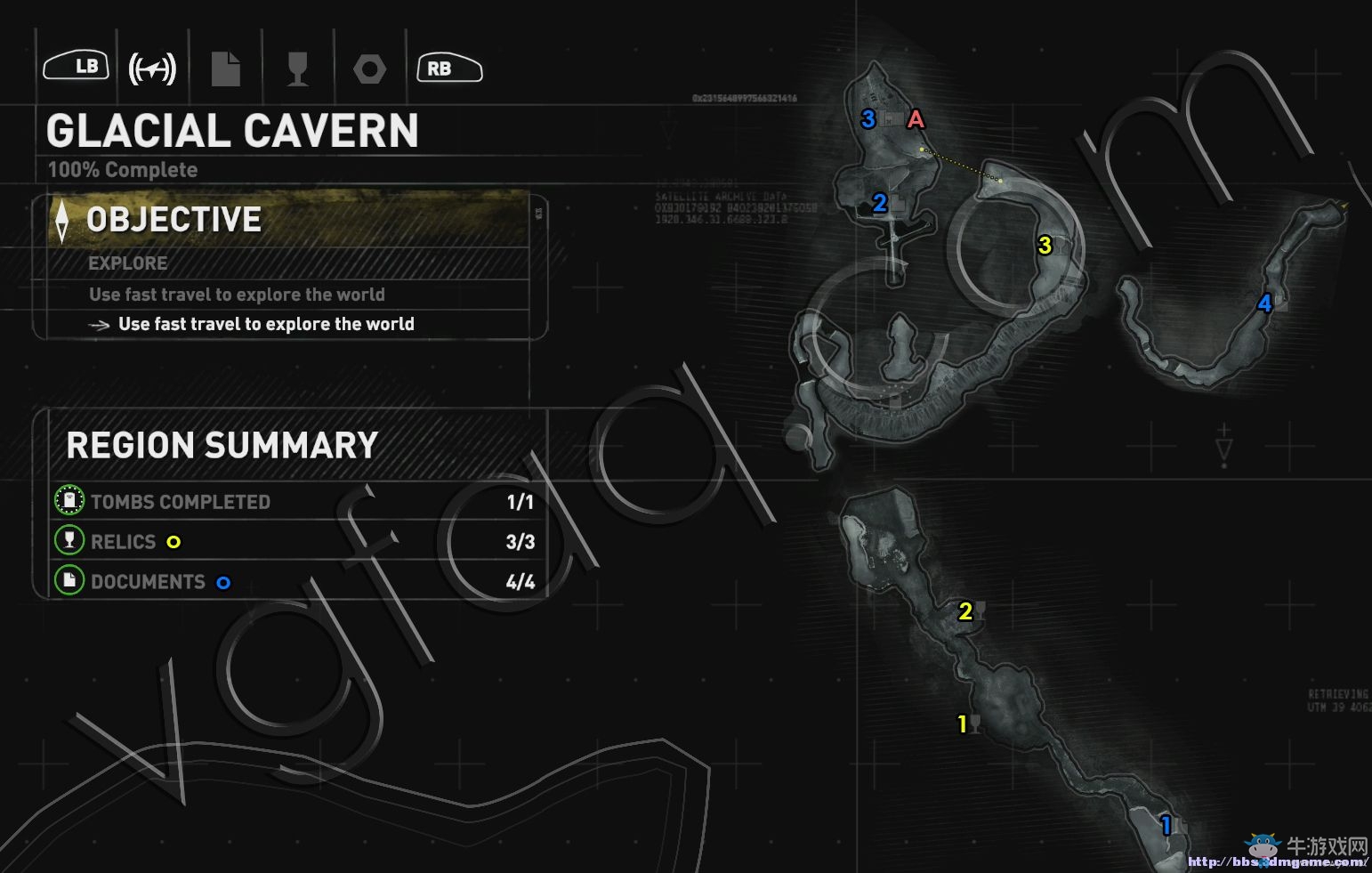Select the Relics summary row
Screen dimensions: 1372x873
click(x=294, y=542)
